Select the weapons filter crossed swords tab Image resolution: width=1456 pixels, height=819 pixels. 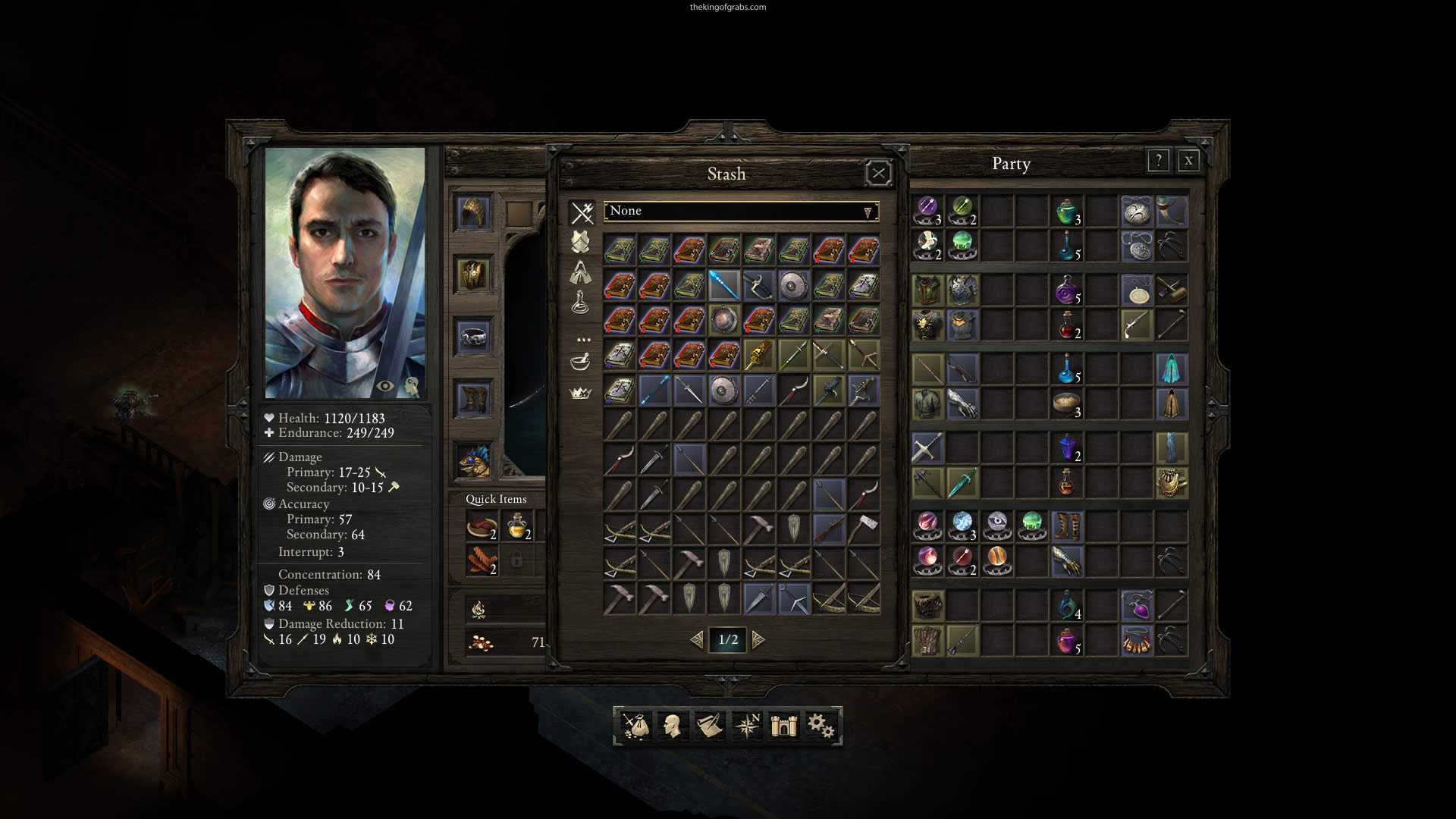pos(582,213)
